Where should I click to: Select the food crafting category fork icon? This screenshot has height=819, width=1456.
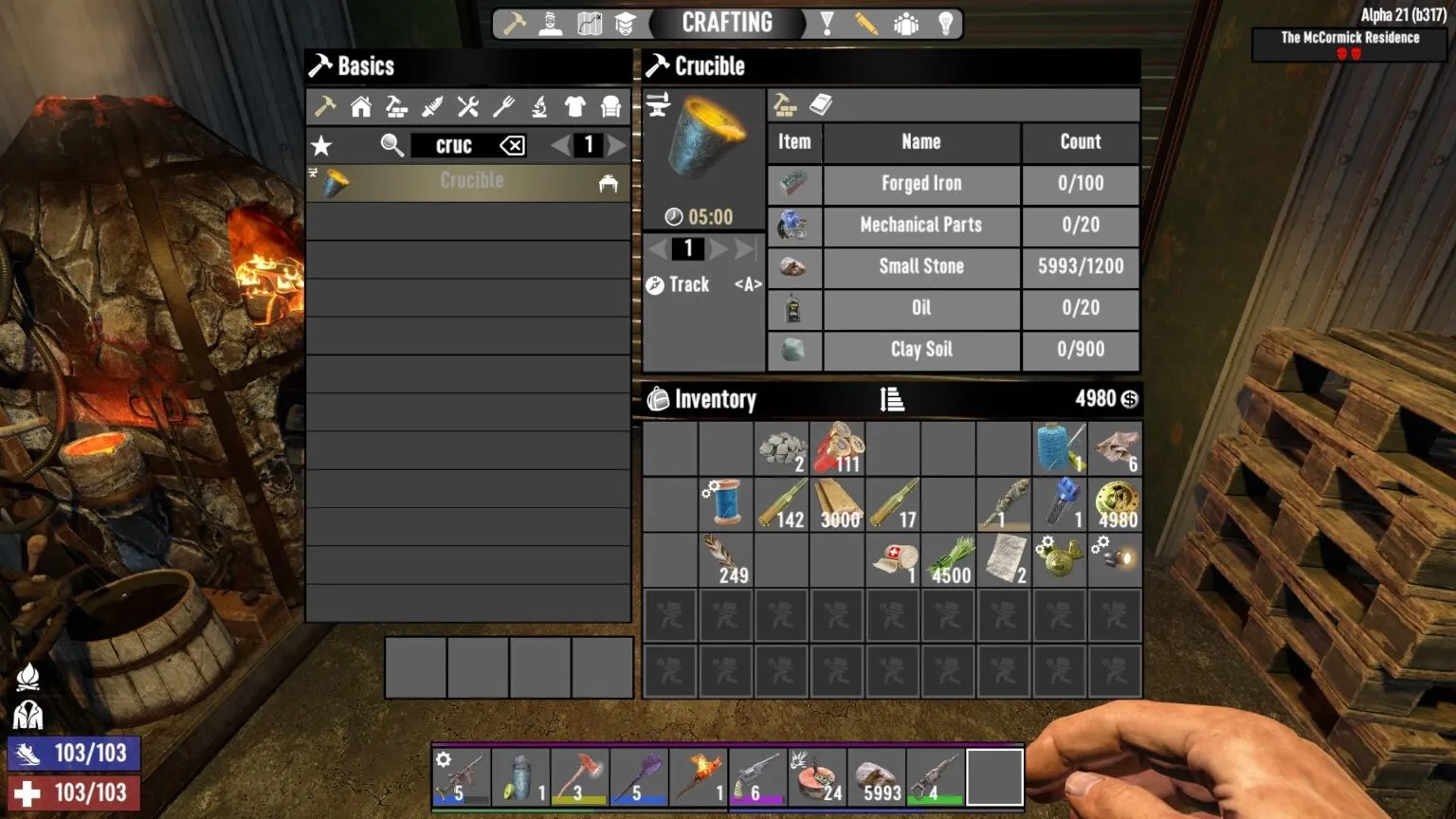click(504, 107)
